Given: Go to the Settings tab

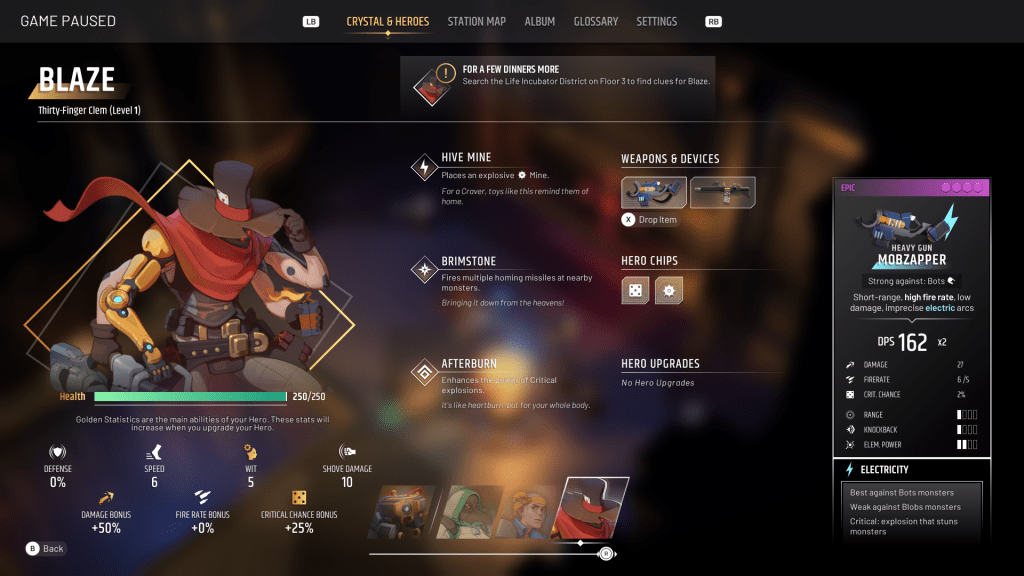Looking at the screenshot, I should pos(656,21).
